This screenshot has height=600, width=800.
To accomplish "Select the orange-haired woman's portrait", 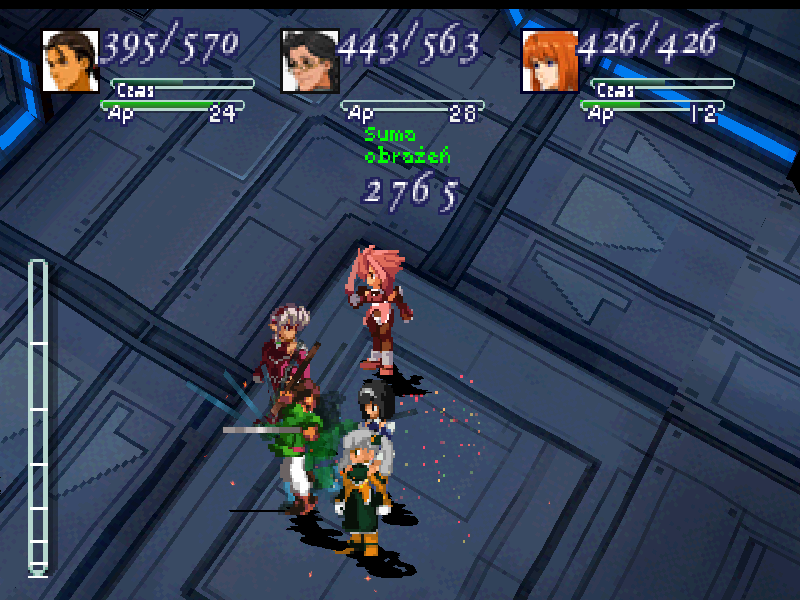I will pos(549,61).
